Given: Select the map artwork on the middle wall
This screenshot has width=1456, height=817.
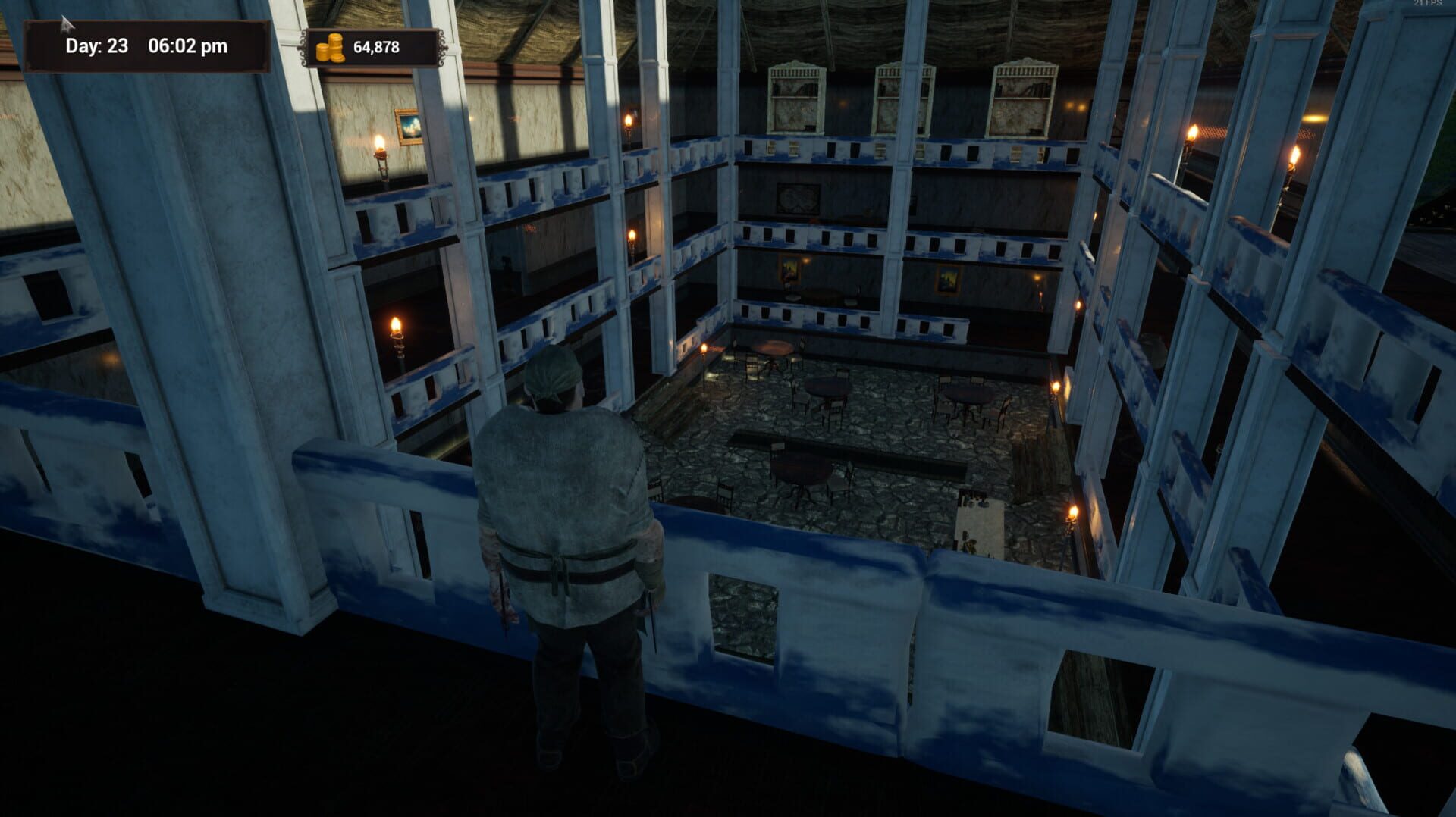Looking at the screenshot, I should [799, 197].
